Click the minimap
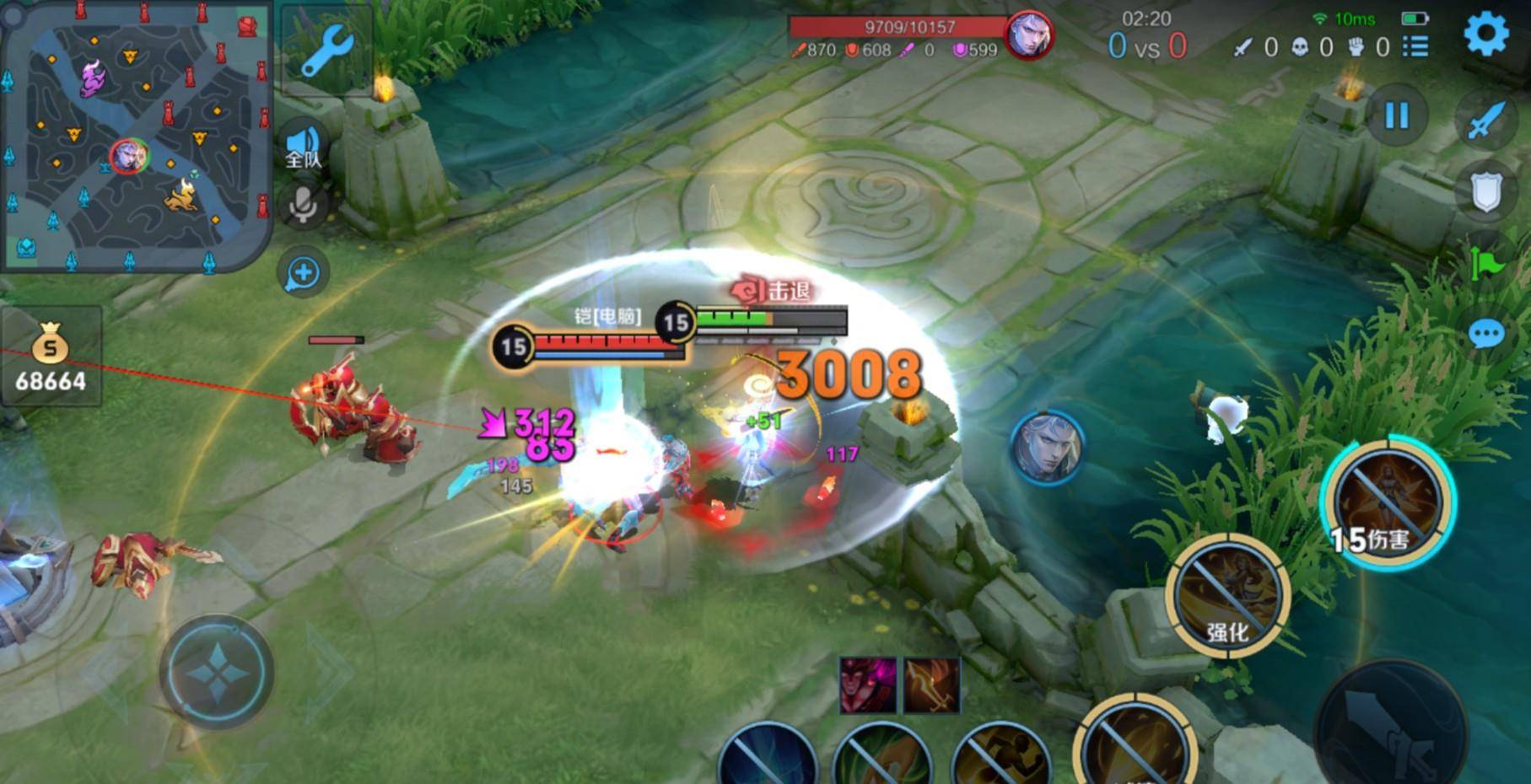This screenshot has height=784, width=1531. pyautogui.click(x=137, y=137)
